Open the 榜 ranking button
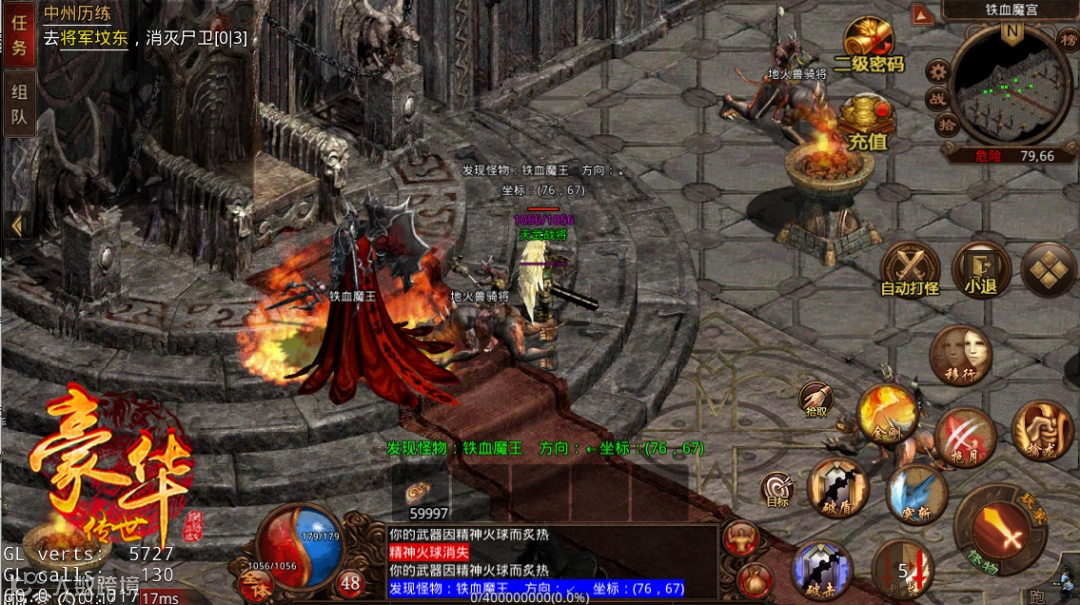Viewport: 1080px width, 605px height. (1067, 39)
